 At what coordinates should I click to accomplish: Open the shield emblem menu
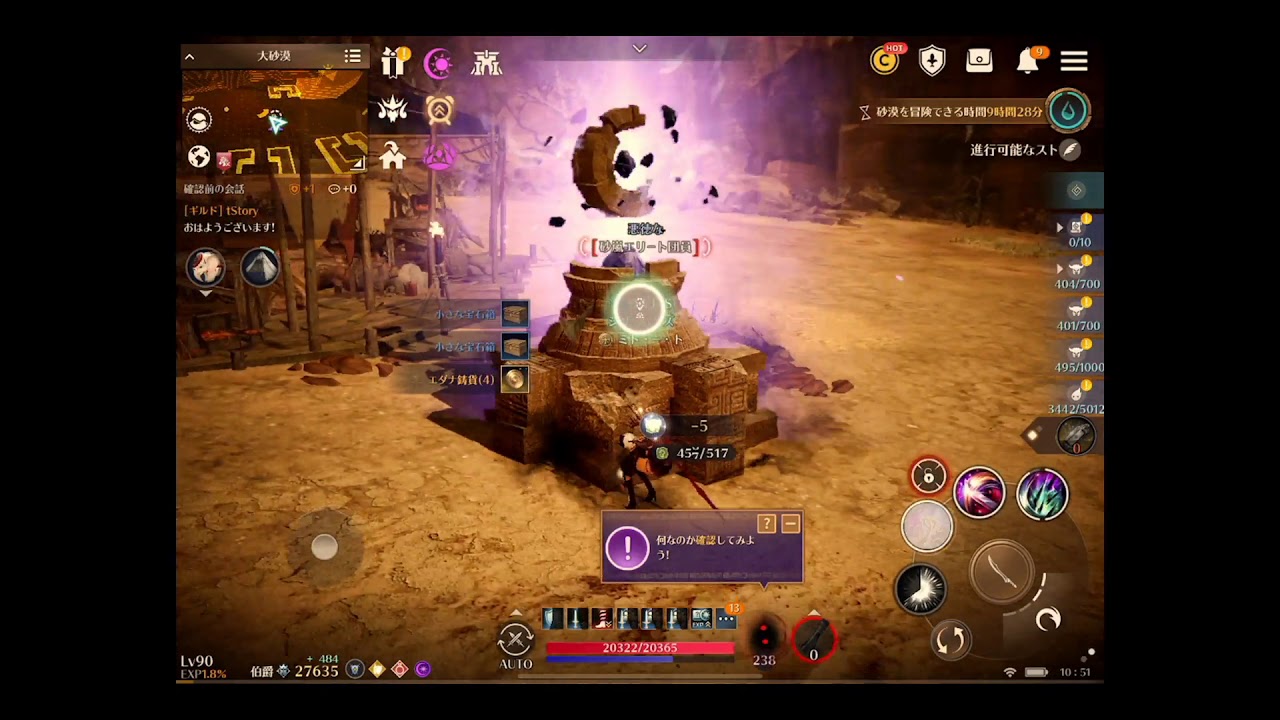(932, 61)
